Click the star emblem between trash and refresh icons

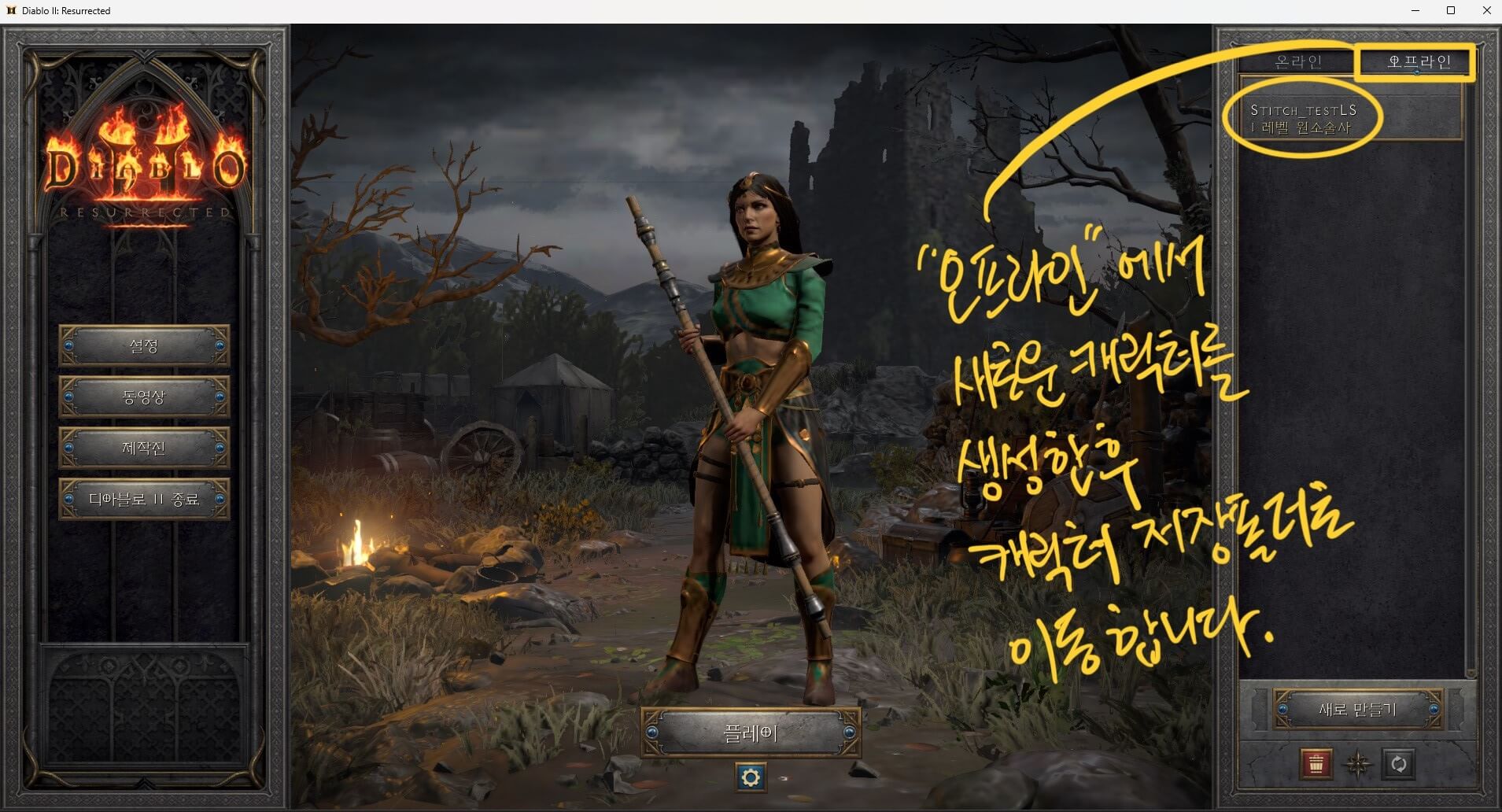(x=1358, y=762)
